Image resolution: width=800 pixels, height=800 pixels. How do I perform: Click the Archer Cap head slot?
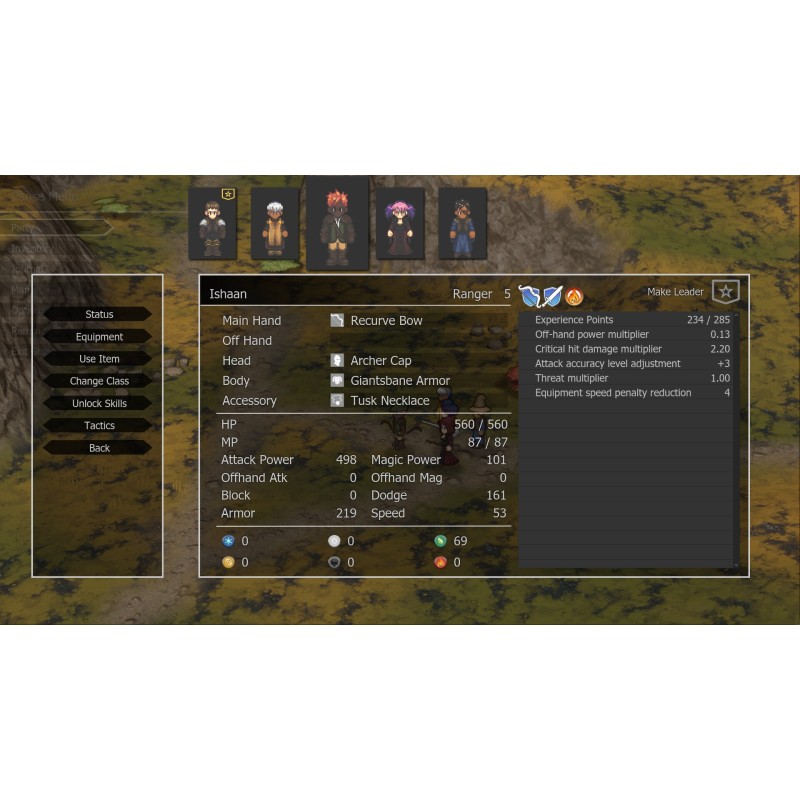(380, 361)
